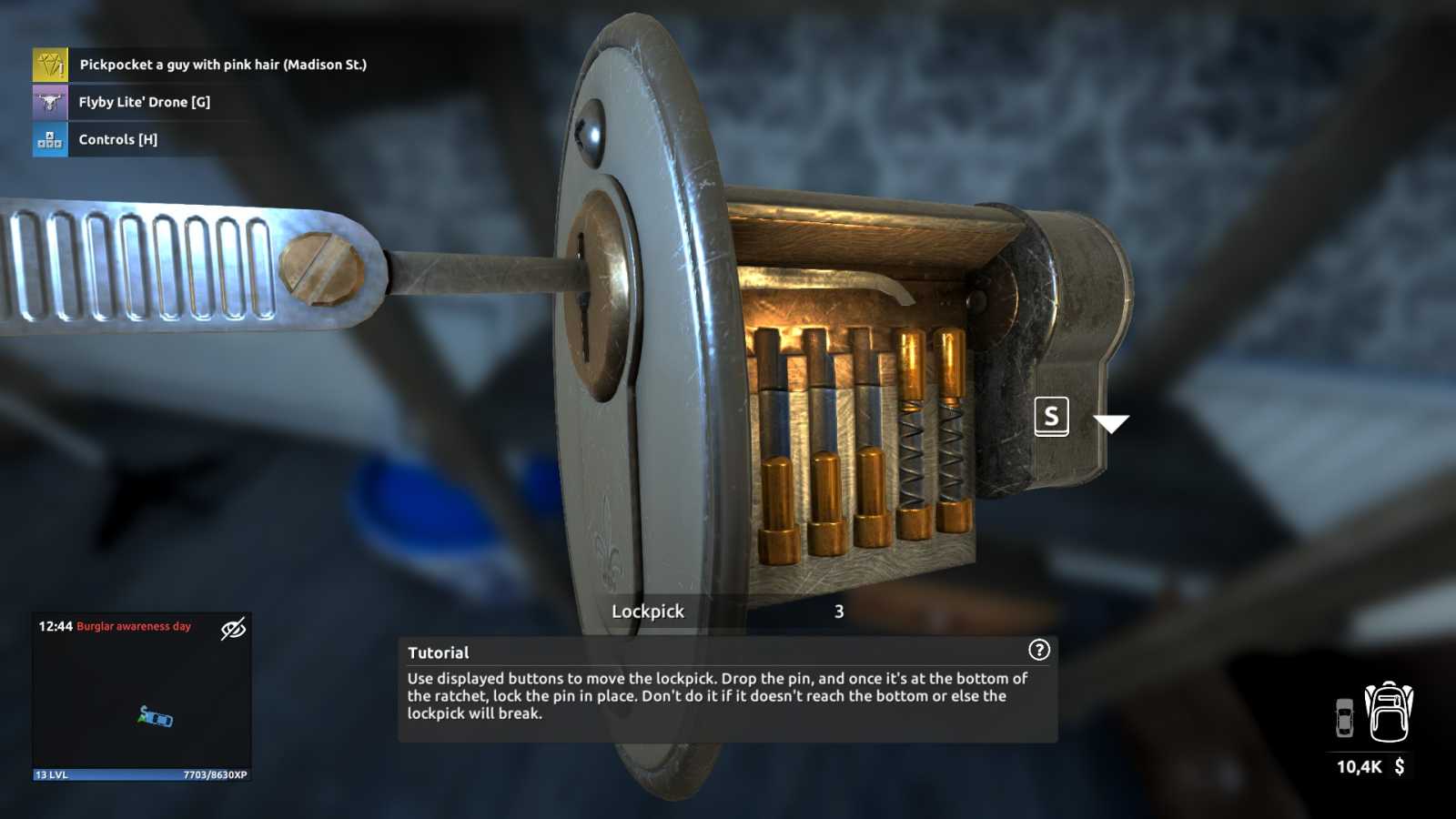Click the minimap showing the car

coord(142,705)
